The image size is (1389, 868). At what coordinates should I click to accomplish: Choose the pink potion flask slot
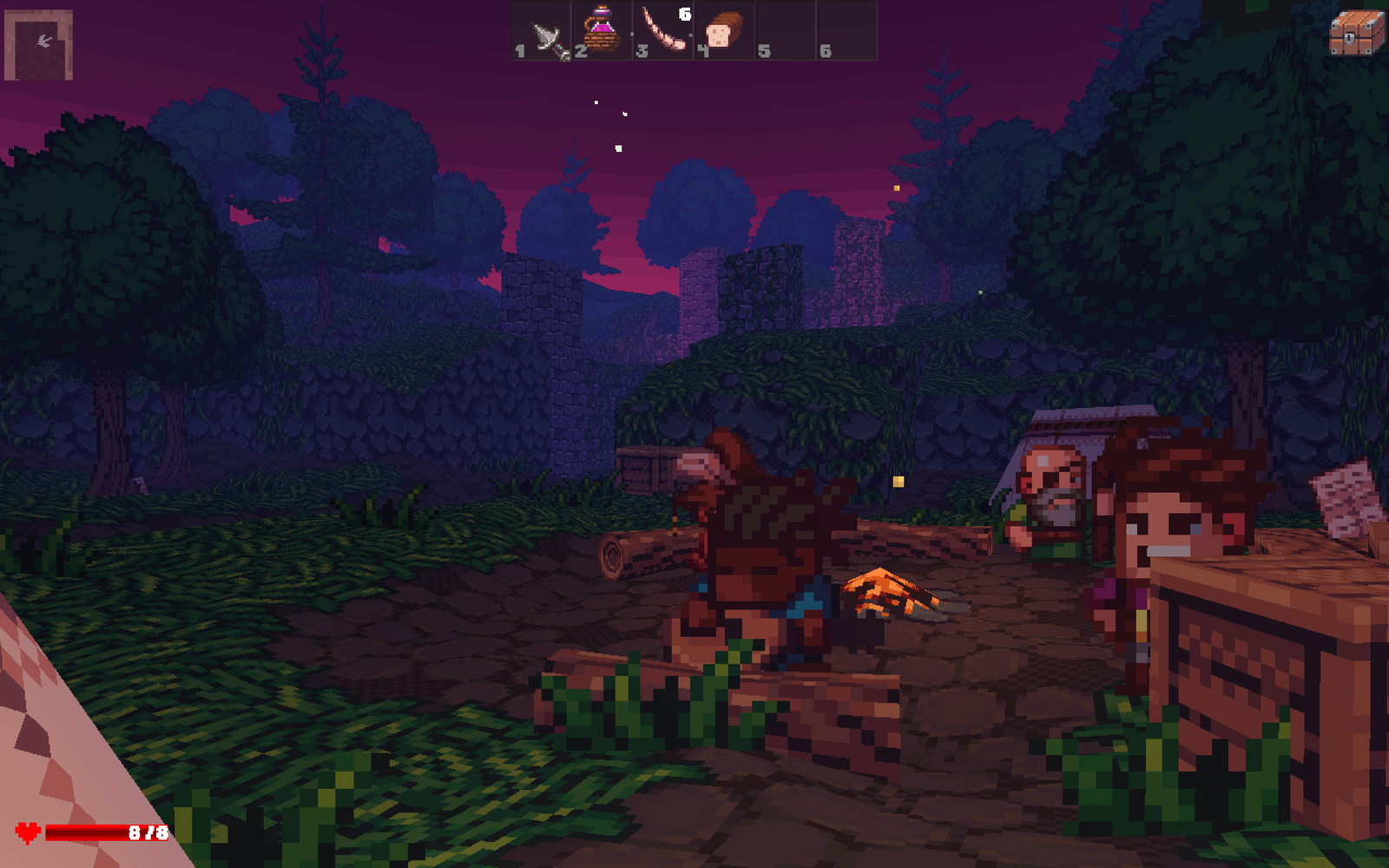[602, 31]
